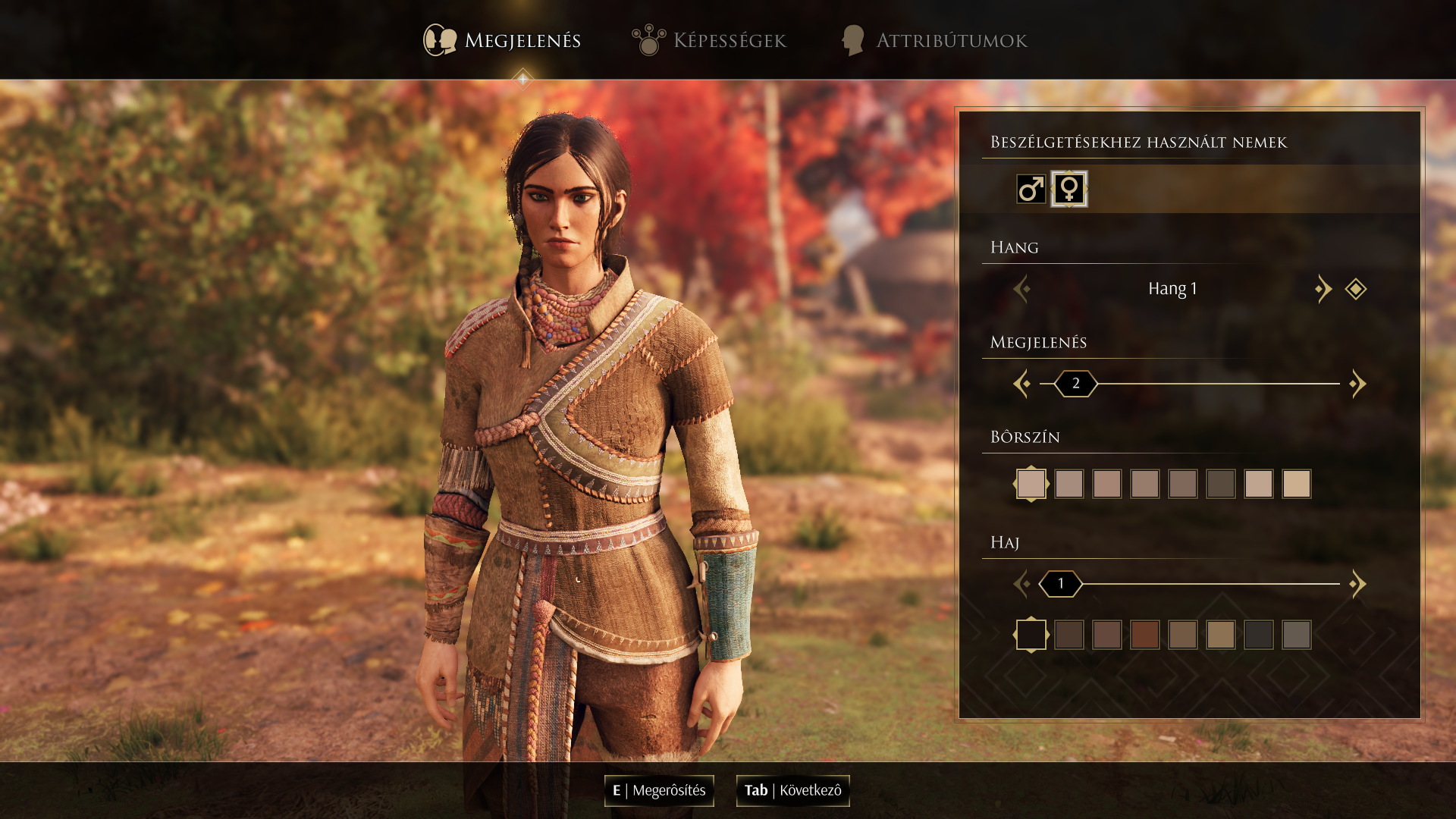Advance Megjelenés preset with right arrow

1357,384
